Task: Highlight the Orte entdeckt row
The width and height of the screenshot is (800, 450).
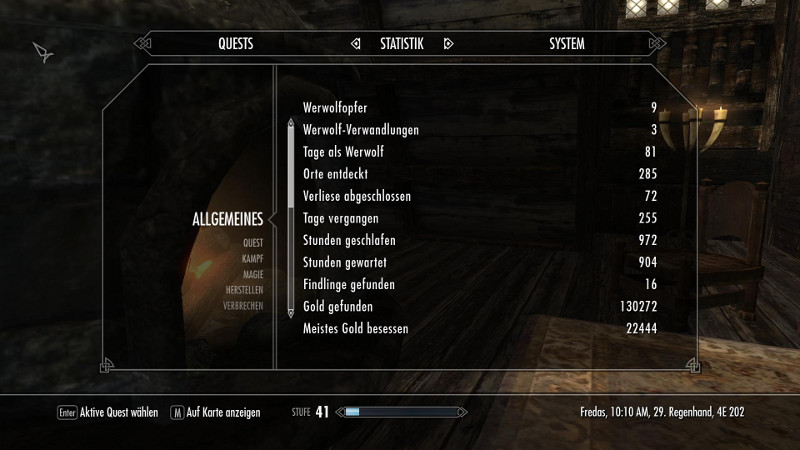Action: click(x=480, y=174)
